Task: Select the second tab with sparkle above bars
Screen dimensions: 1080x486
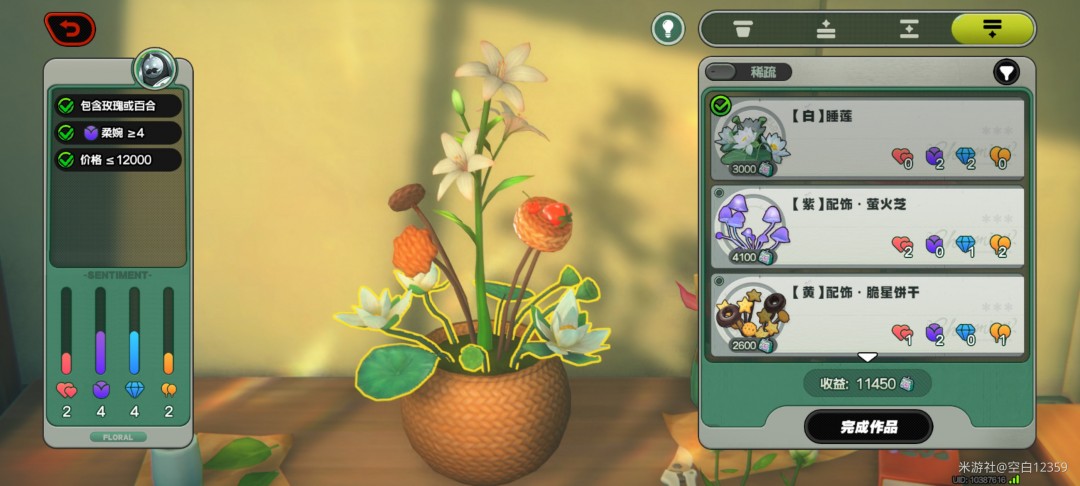Action: point(826,29)
